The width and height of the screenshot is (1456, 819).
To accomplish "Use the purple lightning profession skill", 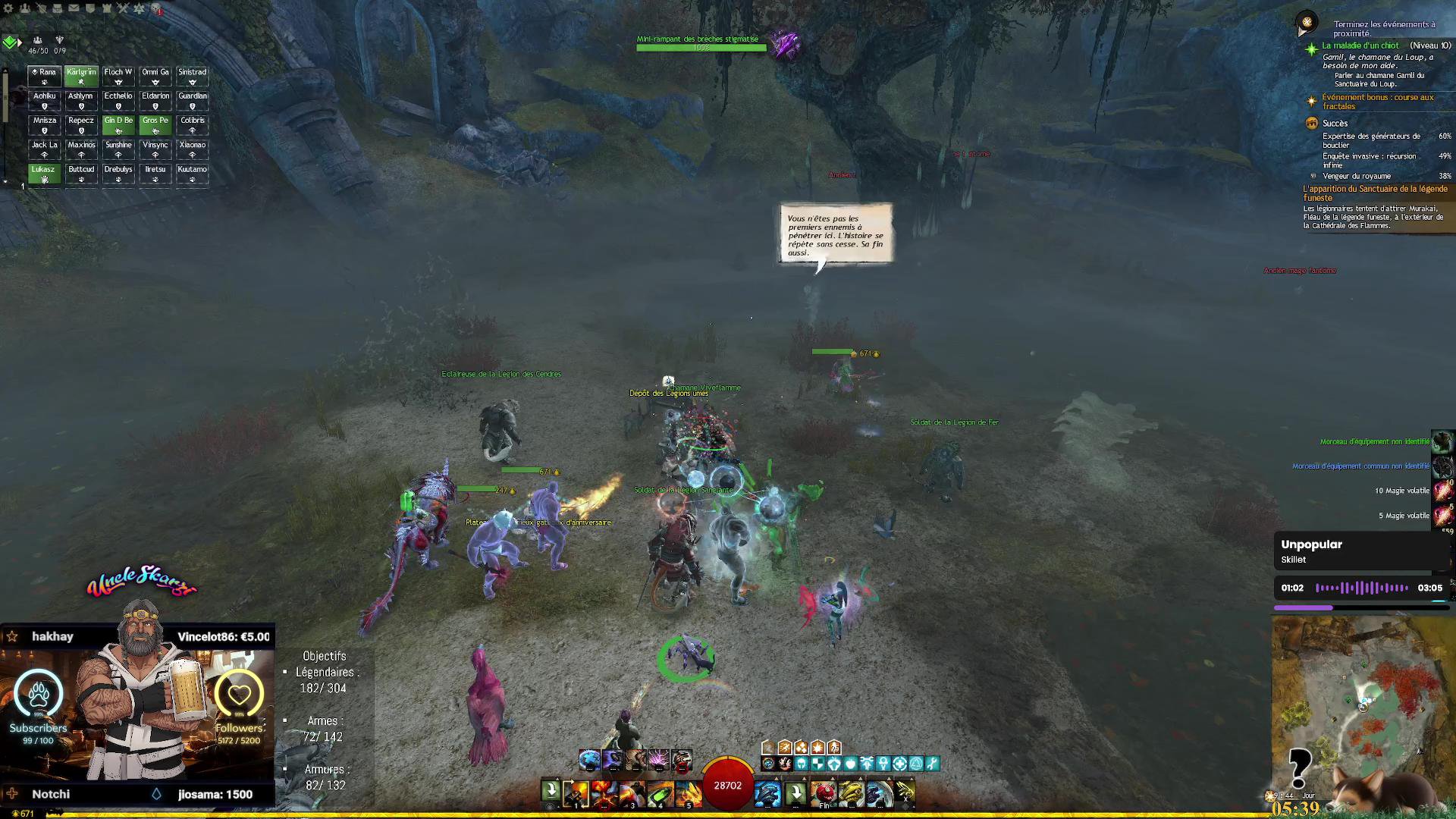I will (x=658, y=759).
